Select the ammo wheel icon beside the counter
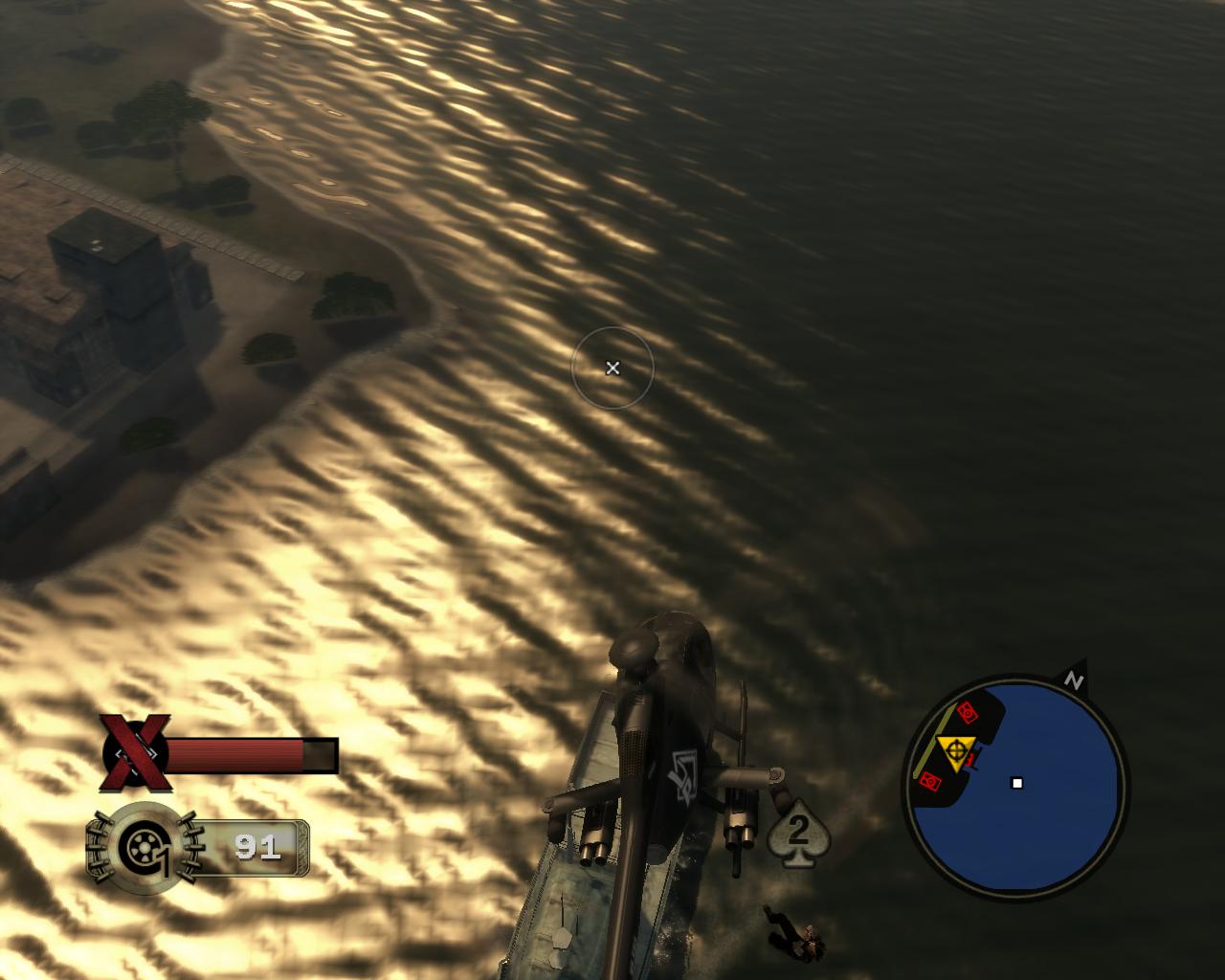Screen dimensions: 1225x980 coord(142,847)
